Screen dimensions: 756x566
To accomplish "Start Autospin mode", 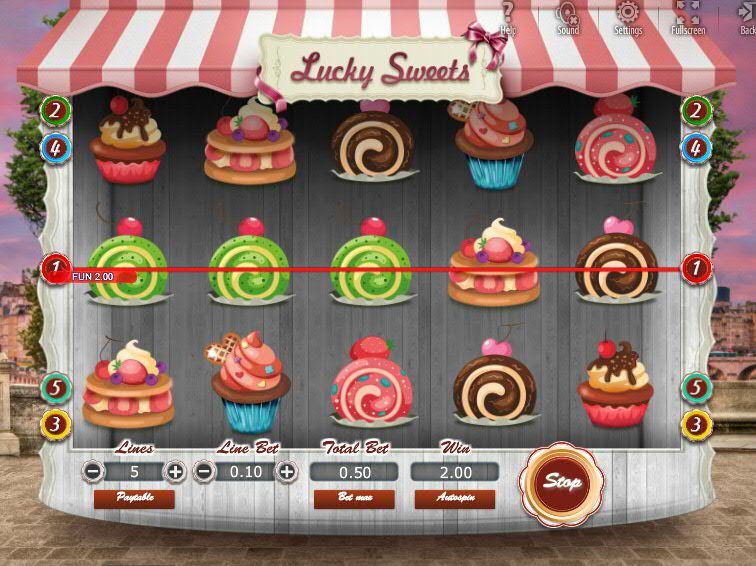I will 454,498.
